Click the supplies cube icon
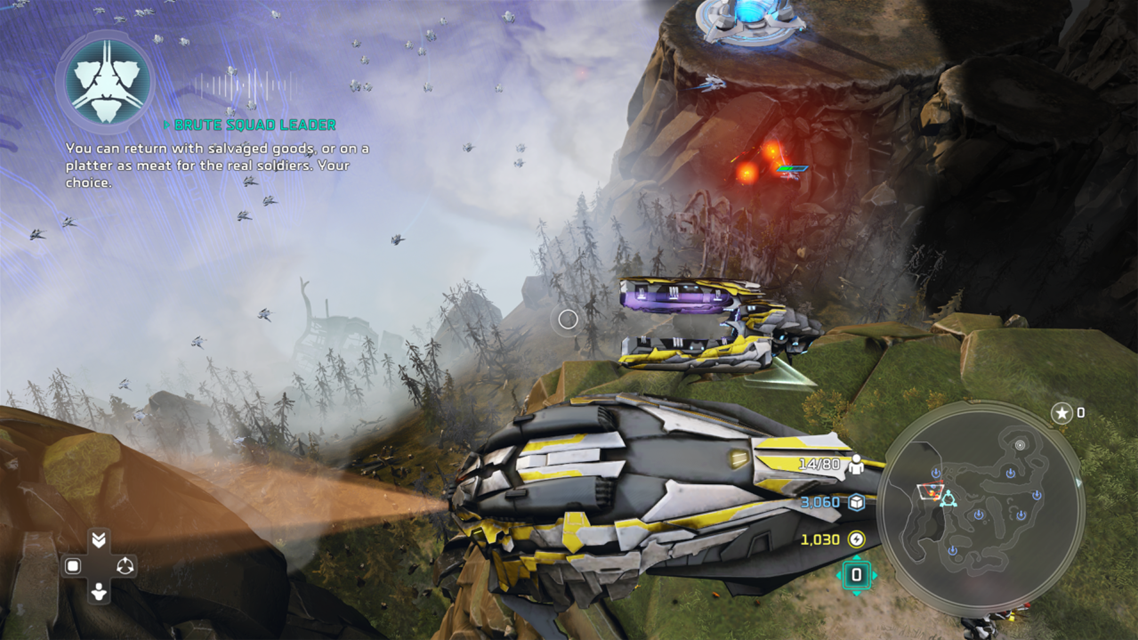1138x640 pixels. pyautogui.click(x=857, y=503)
